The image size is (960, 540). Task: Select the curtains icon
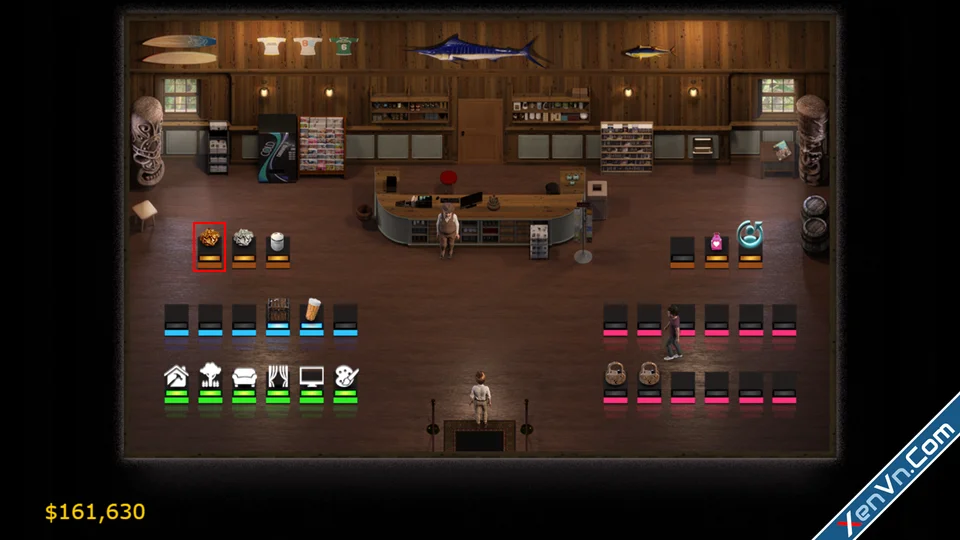coord(278,377)
